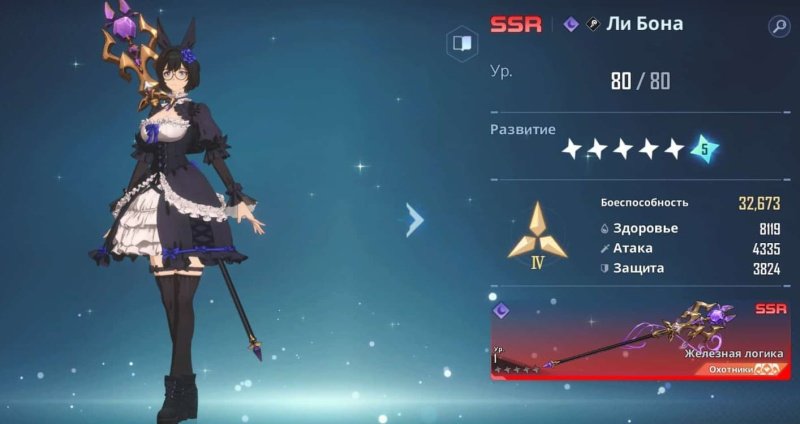Viewport: 800px width, 424px height.
Task: Select the gold tier IV emblem
Action: point(536,237)
